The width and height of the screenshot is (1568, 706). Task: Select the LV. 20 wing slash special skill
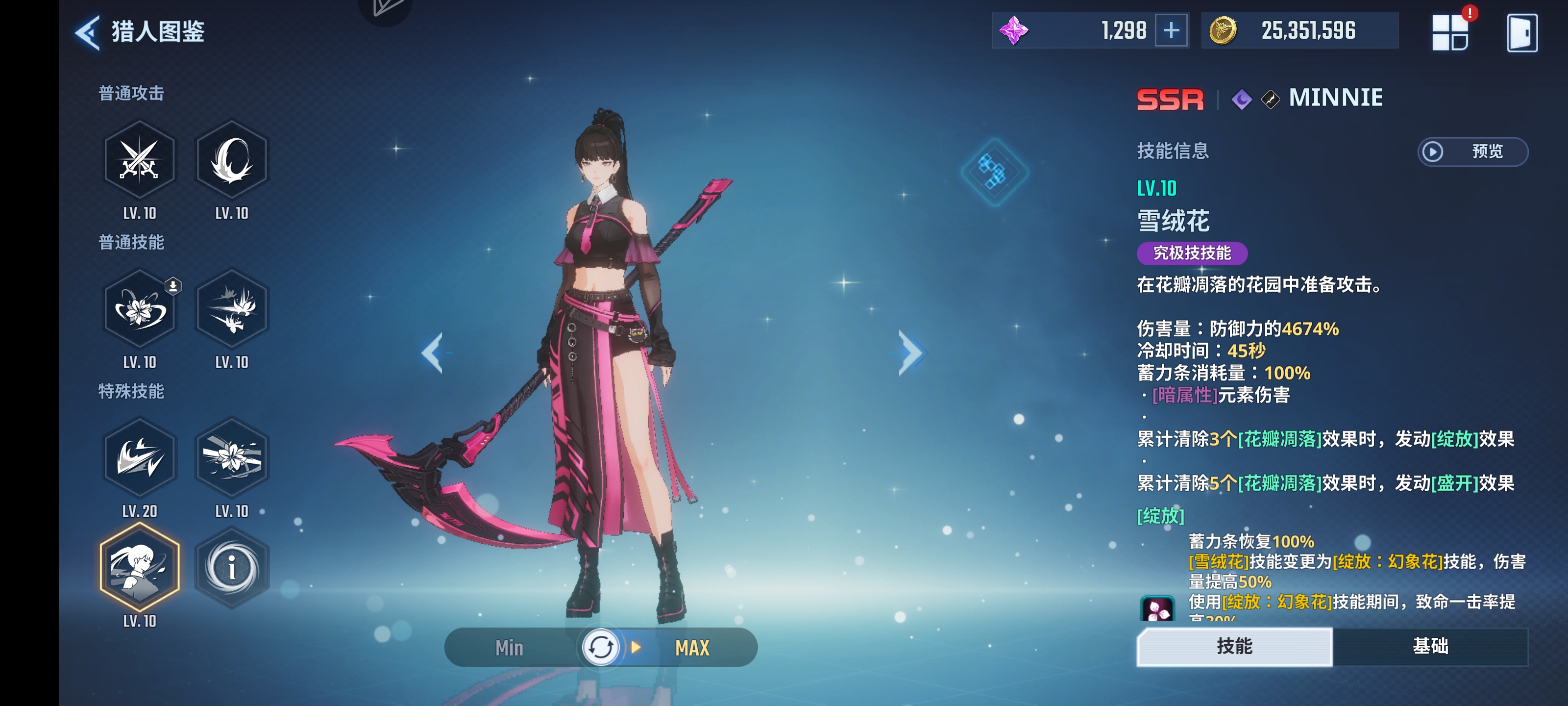pos(139,457)
